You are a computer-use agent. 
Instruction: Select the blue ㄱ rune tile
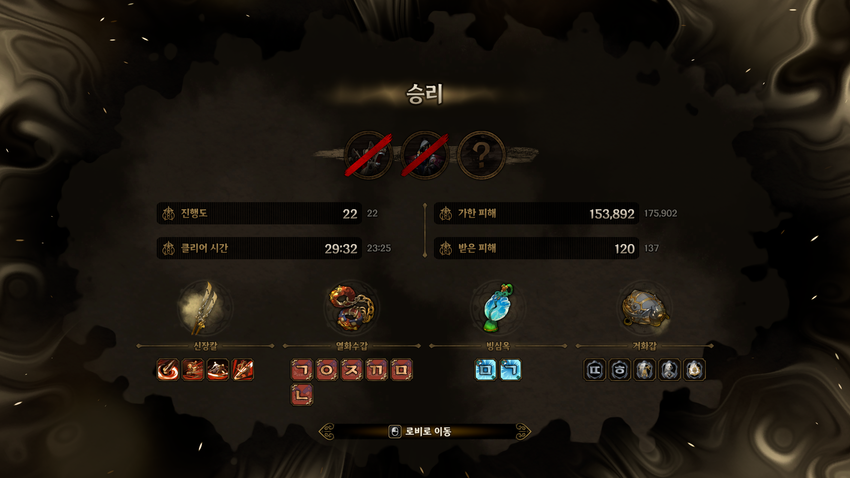[511, 371]
